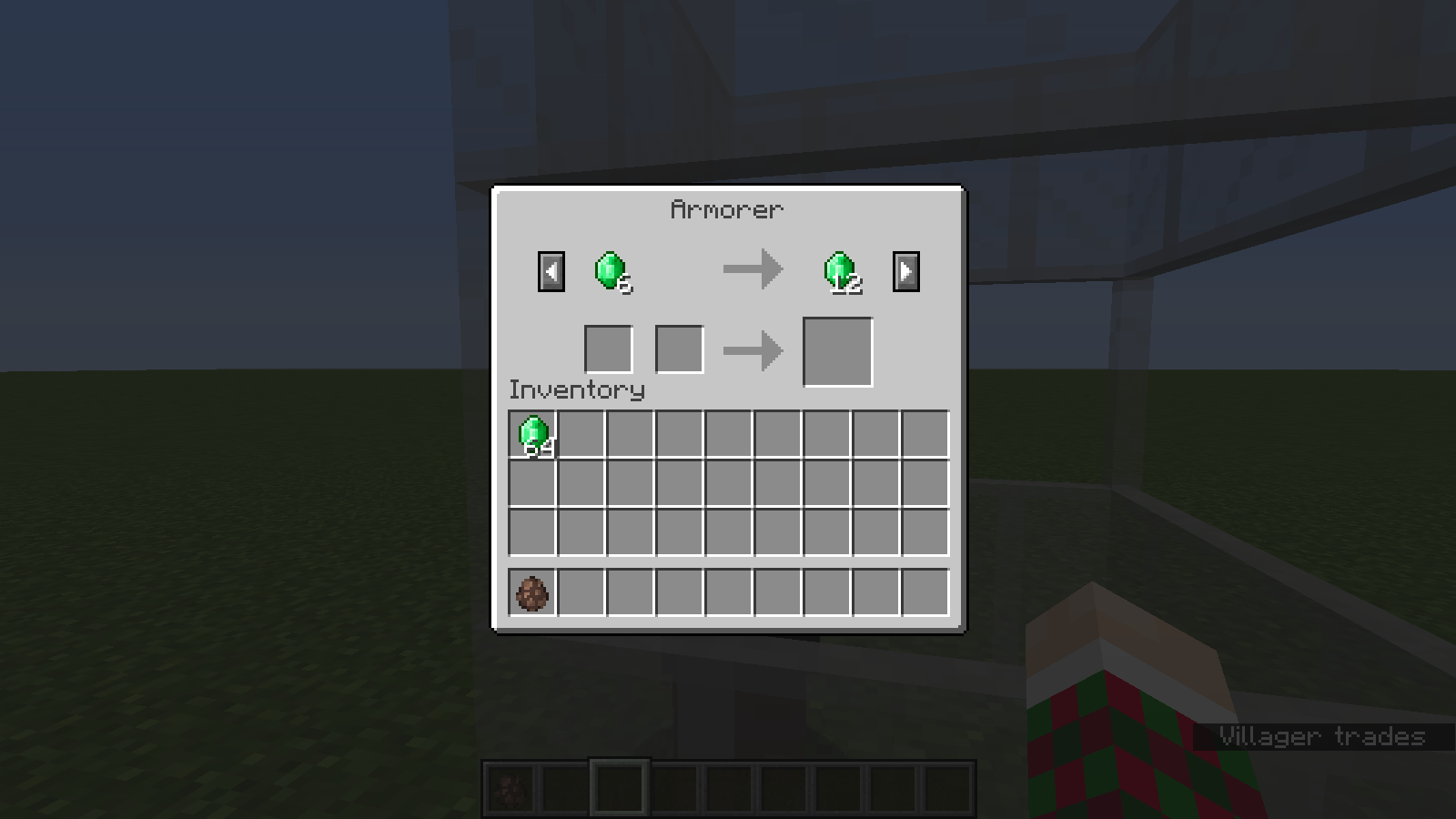Pick up the villager spawn egg from inventory
1456x819 pixels.
click(x=532, y=593)
